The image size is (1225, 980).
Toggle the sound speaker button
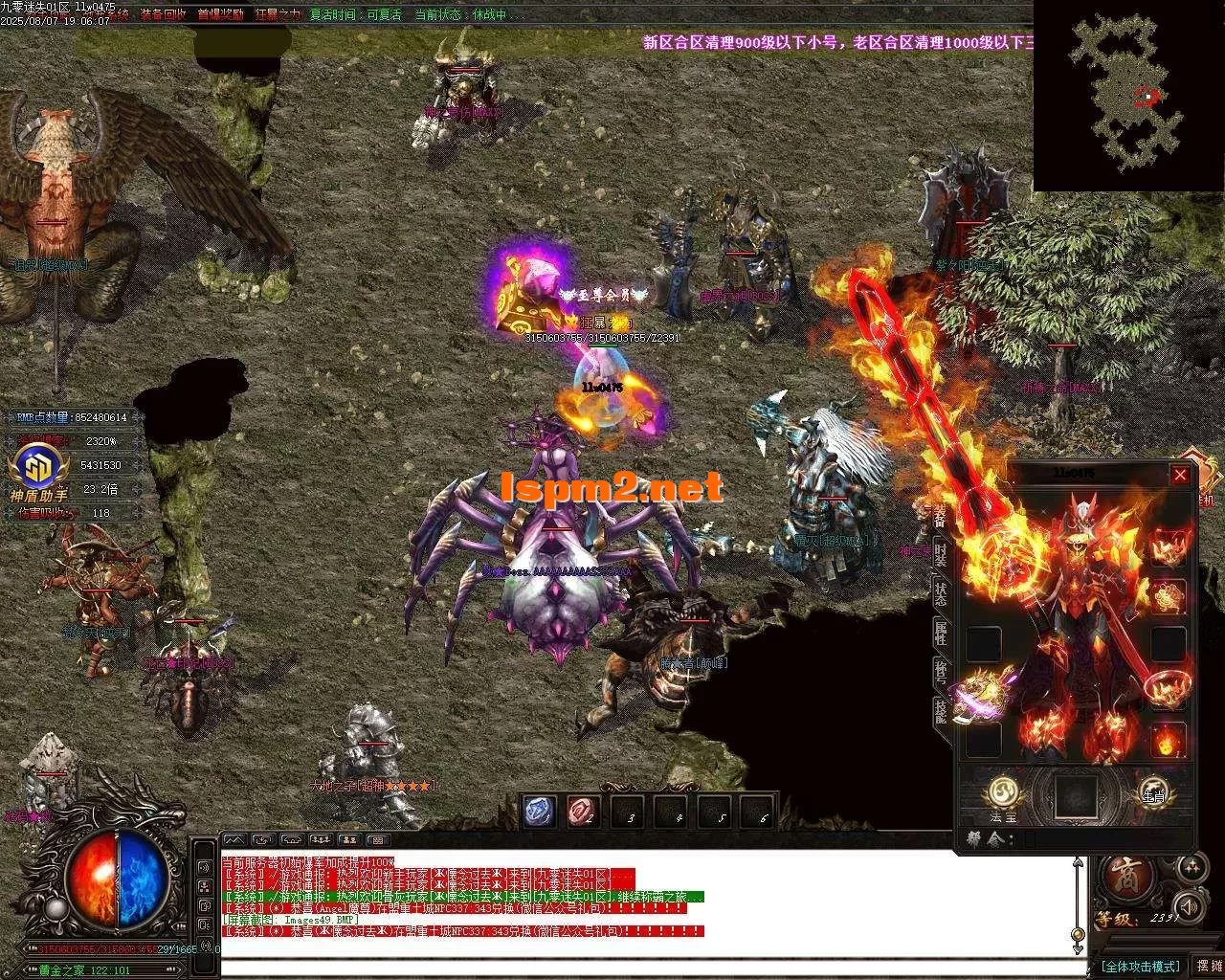coord(1190,906)
